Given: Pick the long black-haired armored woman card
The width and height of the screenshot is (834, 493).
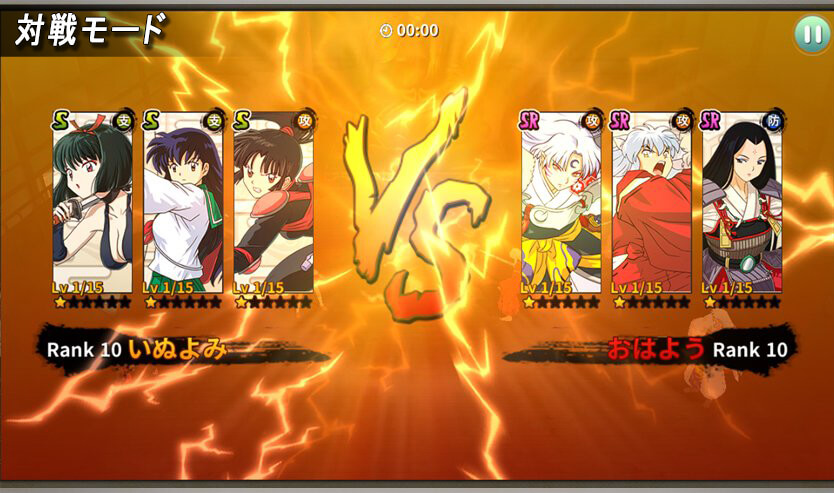Looking at the screenshot, I should pyautogui.click(x=741, y=208).
